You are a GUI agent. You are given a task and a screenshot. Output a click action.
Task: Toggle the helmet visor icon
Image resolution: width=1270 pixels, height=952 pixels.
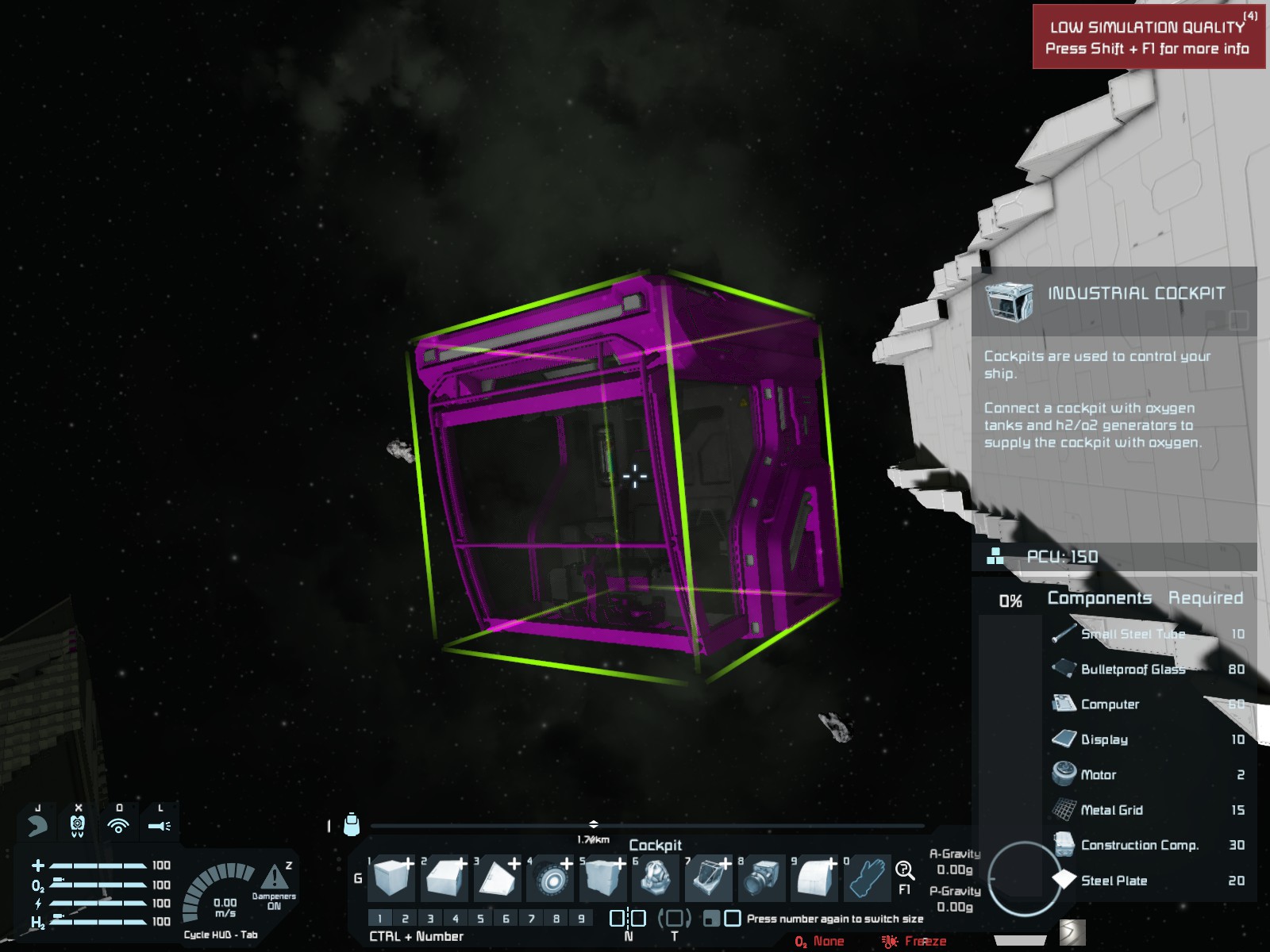37,826
